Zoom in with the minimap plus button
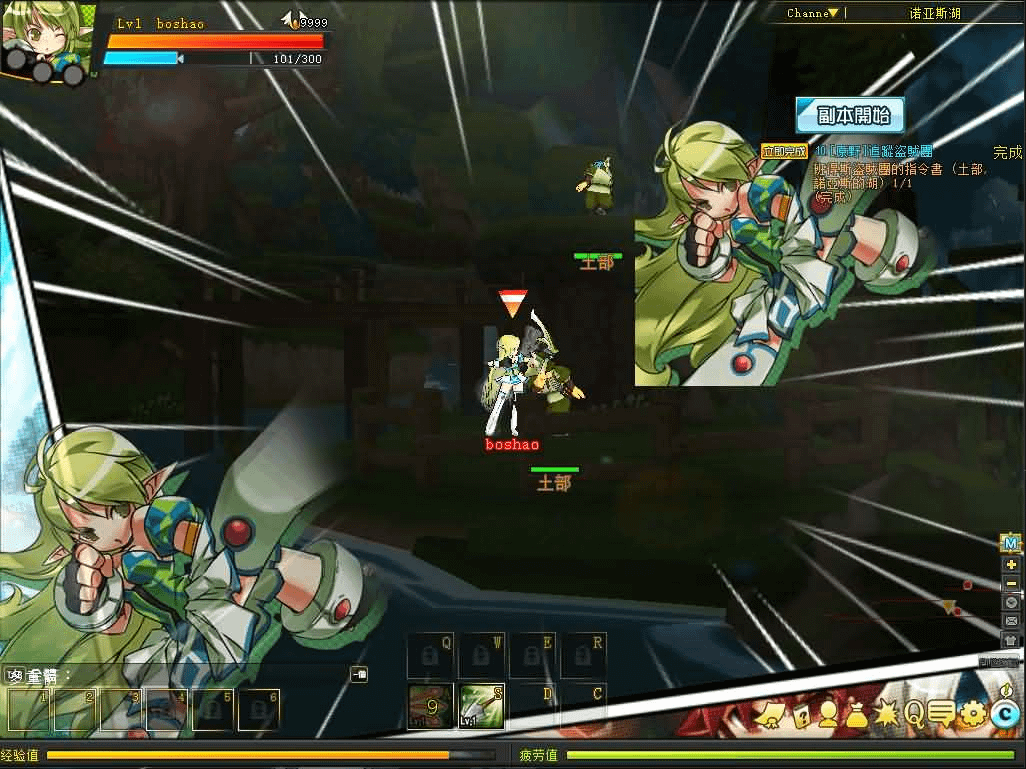 tap(1011, 564)
